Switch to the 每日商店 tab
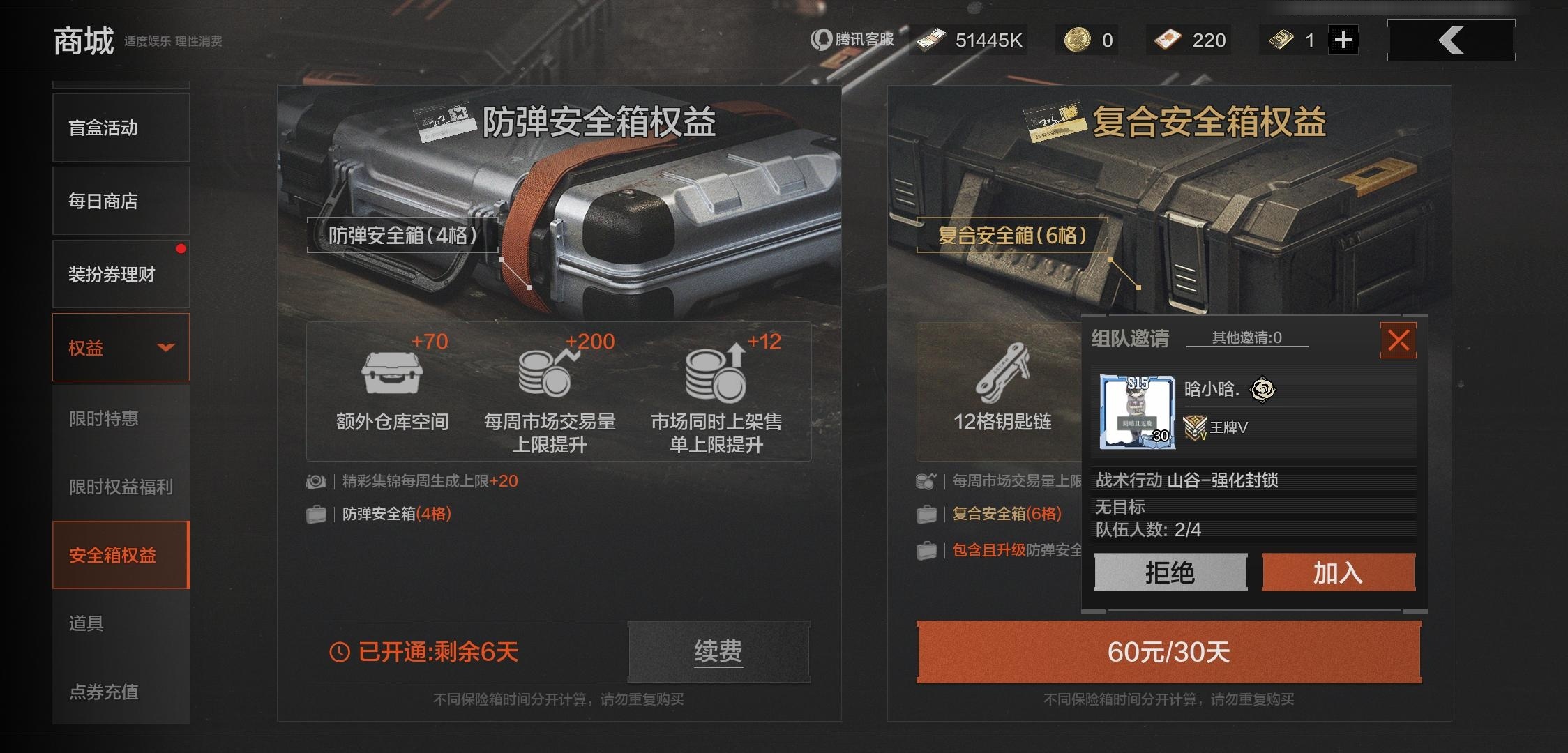1568x753 pixels. coord(103,201)
